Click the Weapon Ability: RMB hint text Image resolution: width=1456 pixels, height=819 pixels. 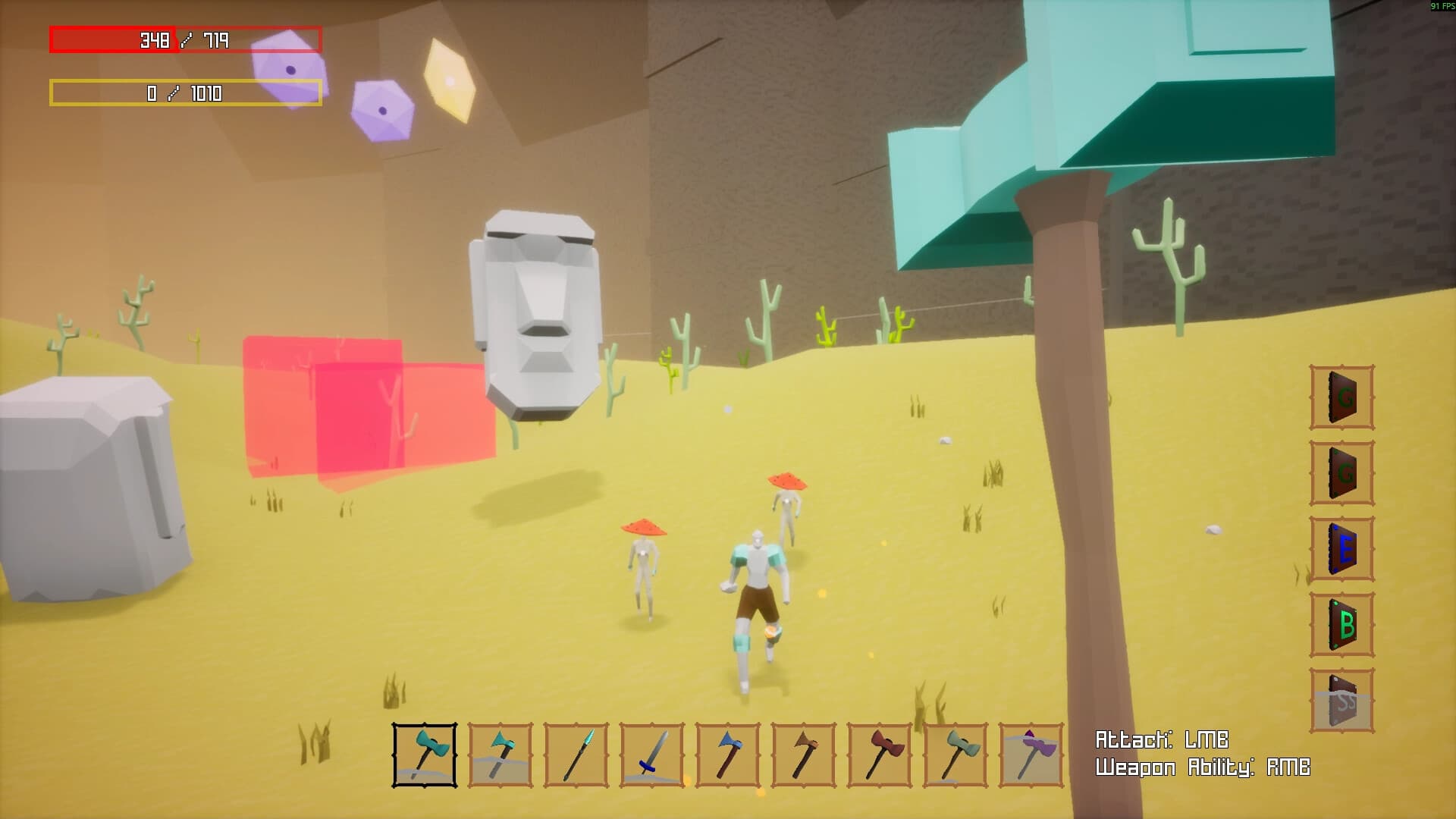1203,767
